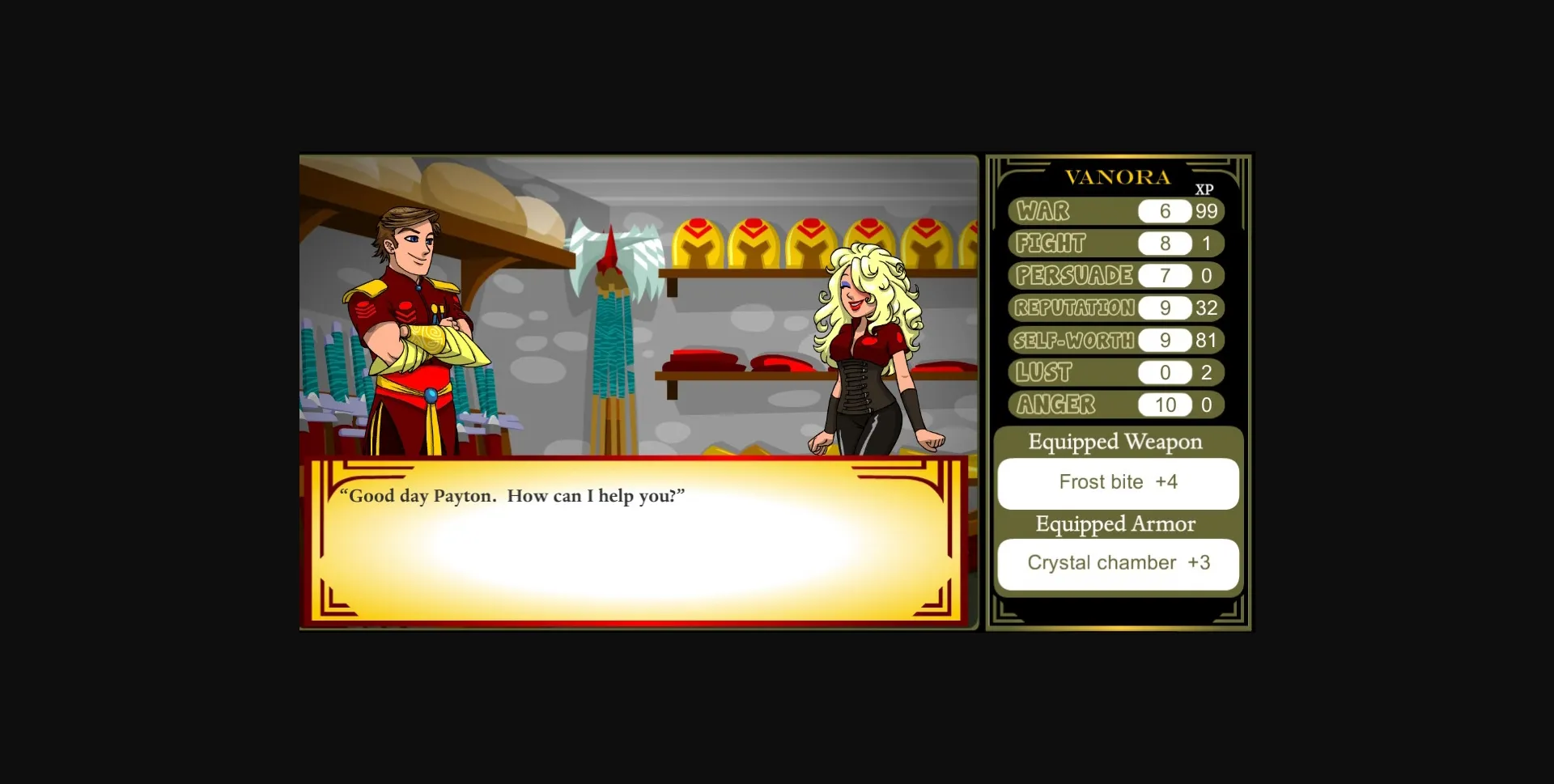Expand the Equipped Weapon section
This screenshot has height=784, width=1554.
[x=1115, y=442]
